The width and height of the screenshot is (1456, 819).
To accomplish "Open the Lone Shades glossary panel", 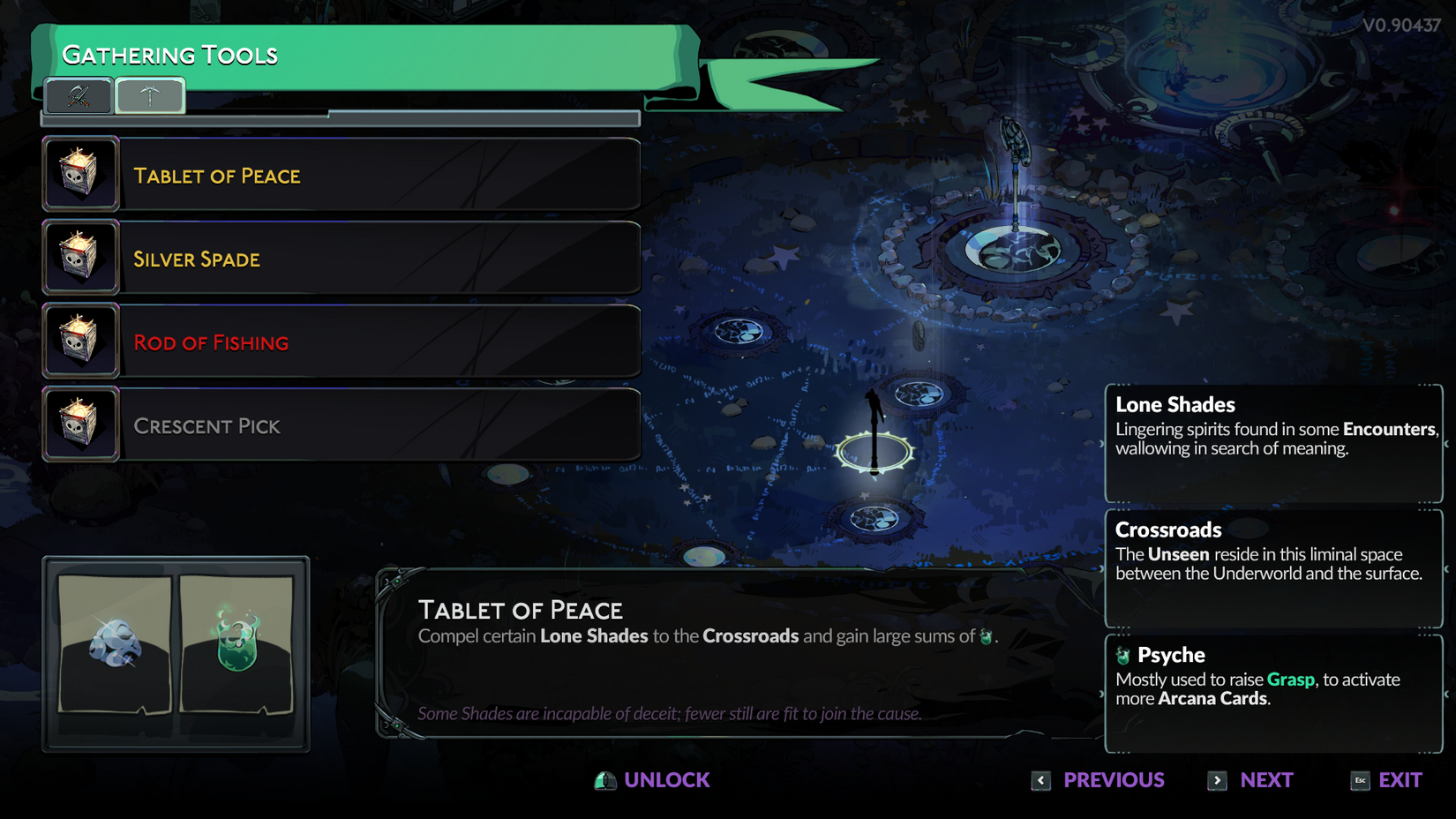I will pyautogui.click(x=1272, y=443).
